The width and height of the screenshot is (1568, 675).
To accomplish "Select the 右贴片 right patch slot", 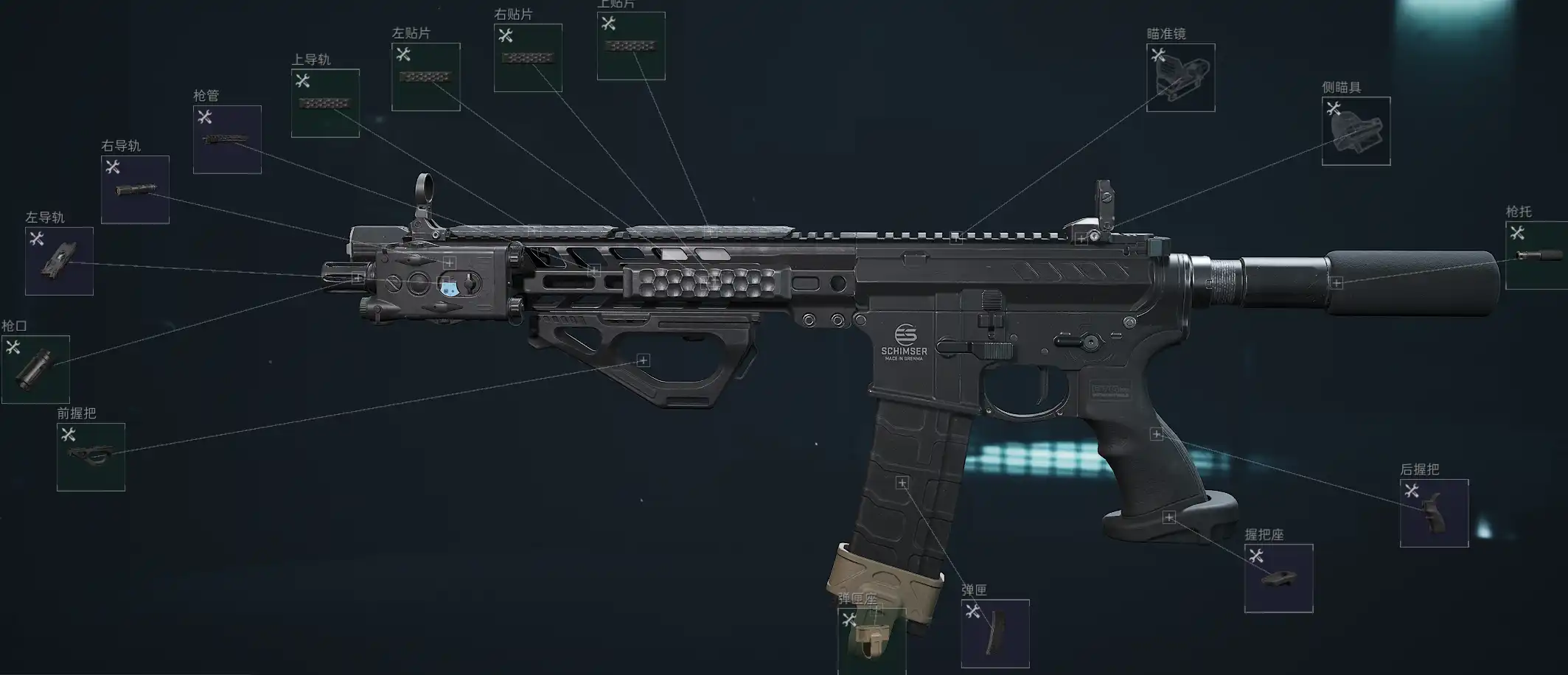I will pos(528,57).
